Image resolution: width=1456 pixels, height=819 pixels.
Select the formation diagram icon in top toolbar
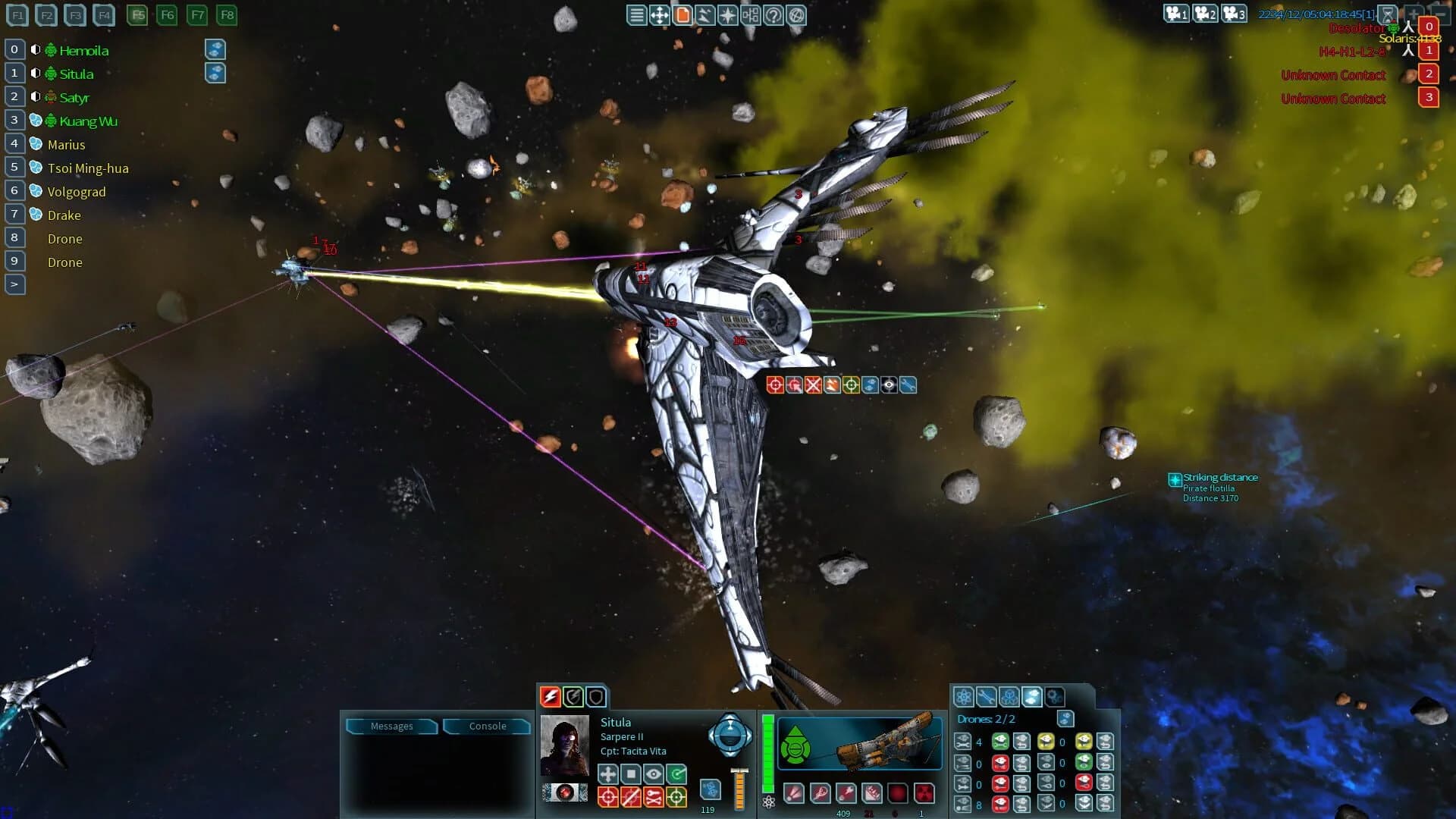click(750, 14)
